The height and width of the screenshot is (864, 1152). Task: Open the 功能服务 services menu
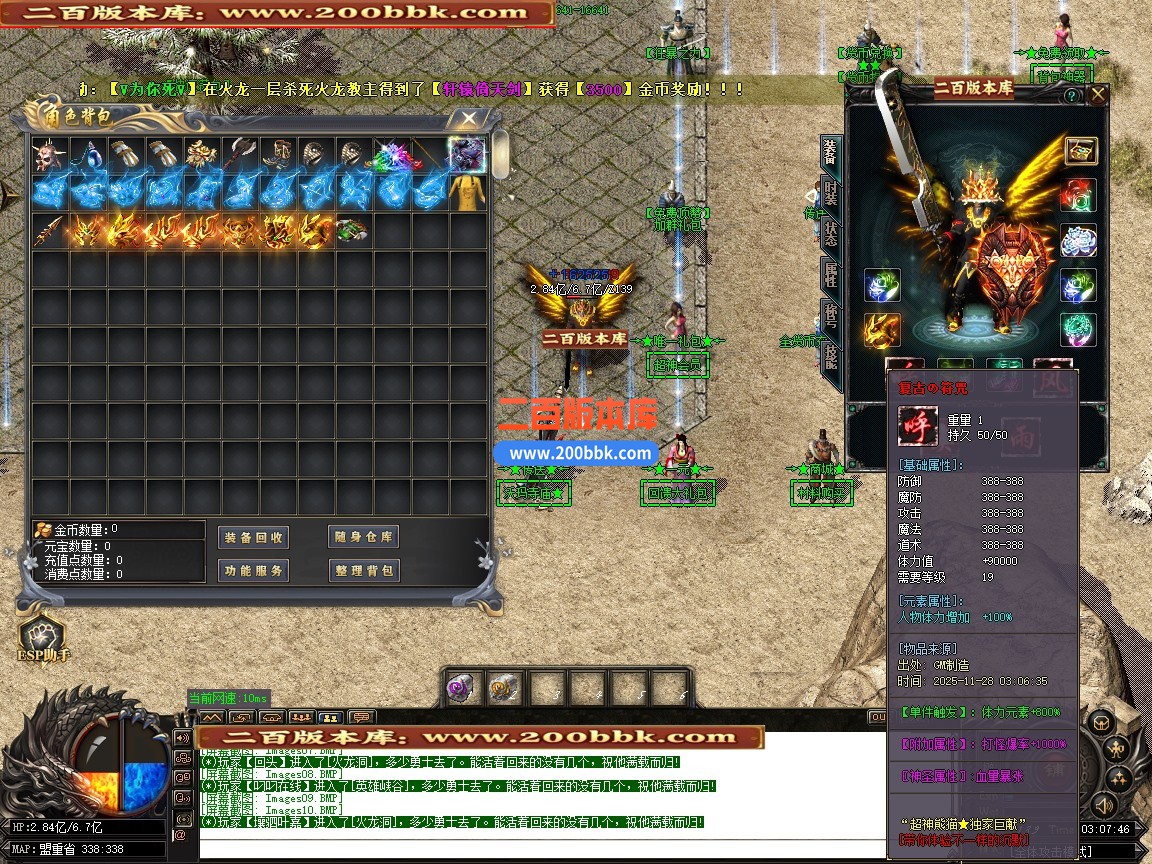(253, 570)
